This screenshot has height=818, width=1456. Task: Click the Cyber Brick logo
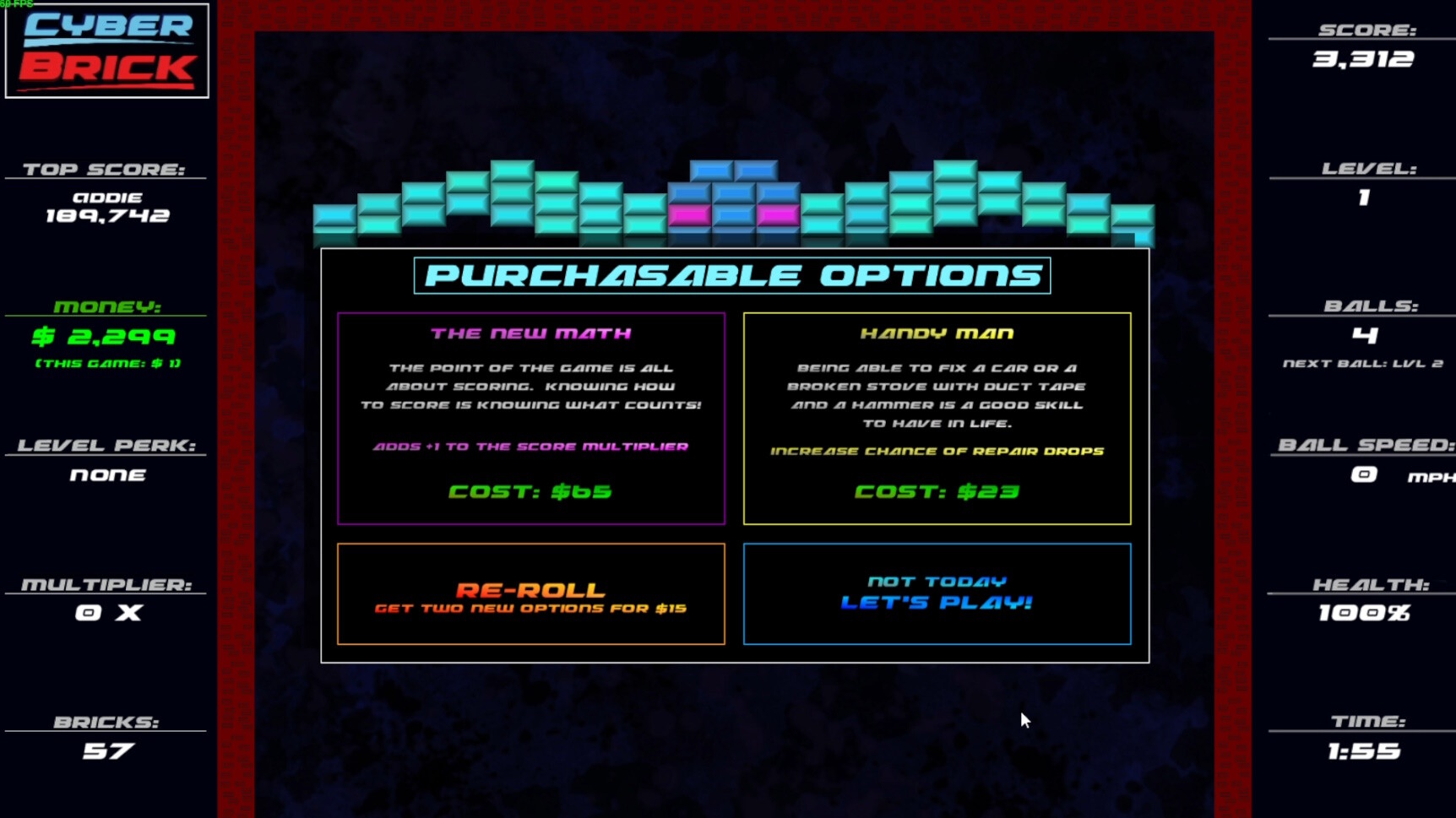coord(106,51)
